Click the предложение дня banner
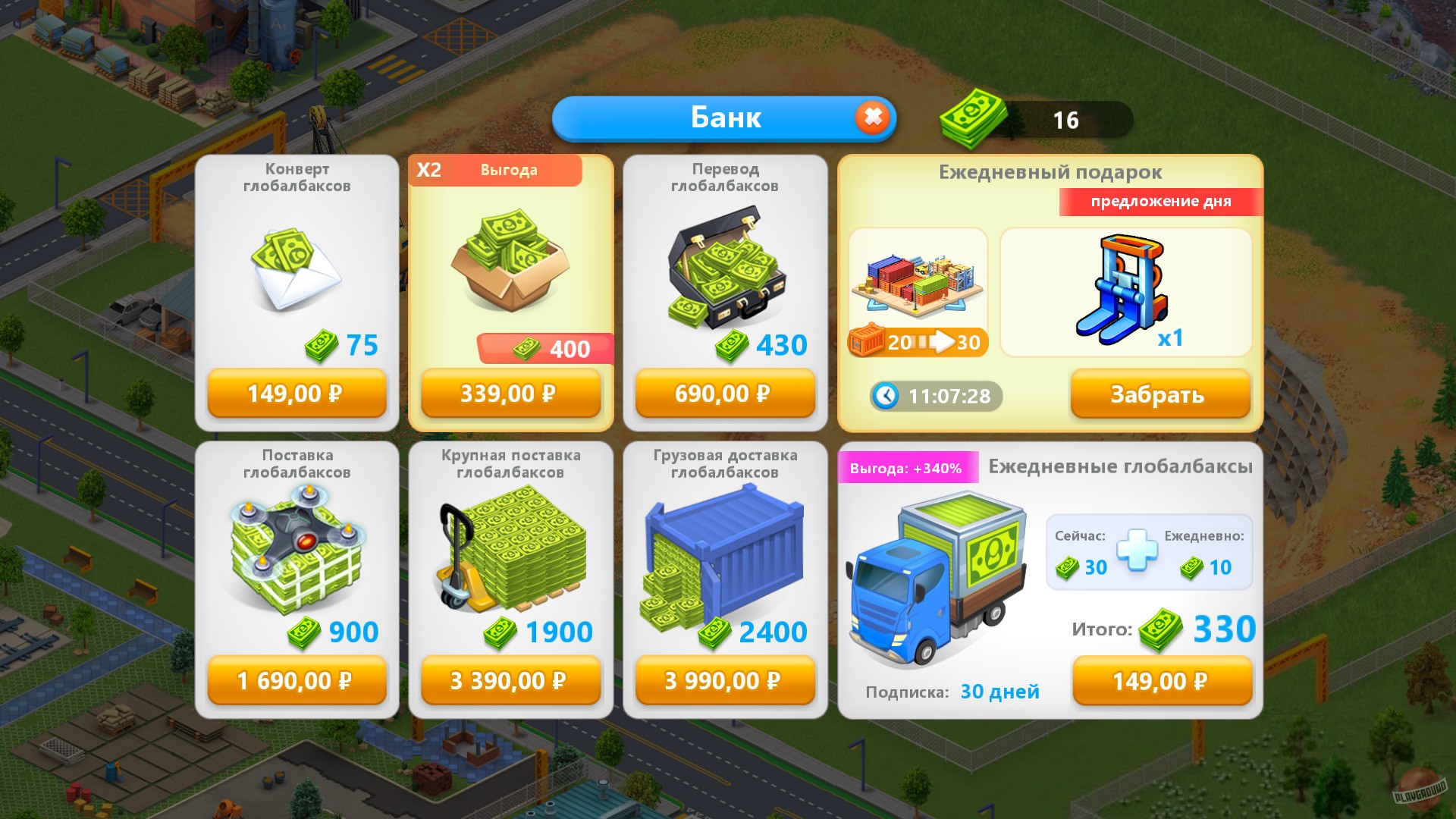Image resolution: width=1456 pixels, height=819 pixels. click(1158, 202)
